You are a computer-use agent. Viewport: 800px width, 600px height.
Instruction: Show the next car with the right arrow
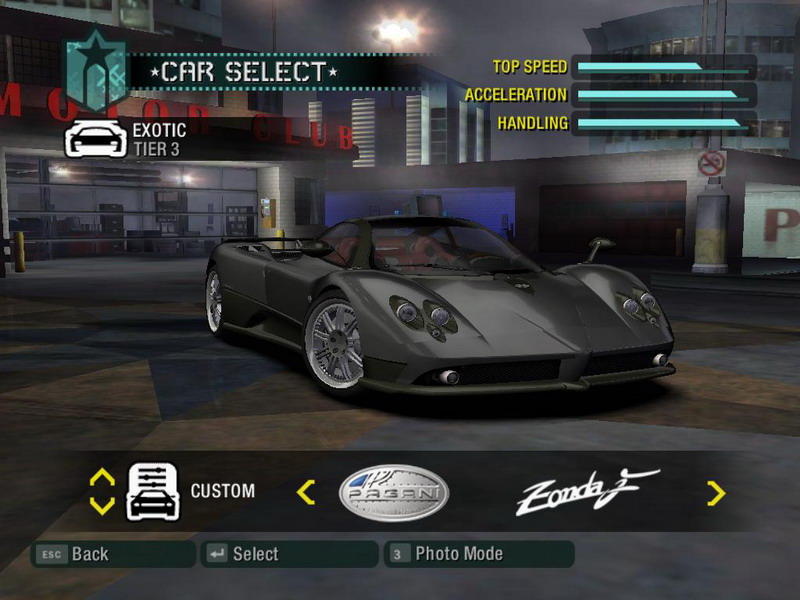pos(716,492)
